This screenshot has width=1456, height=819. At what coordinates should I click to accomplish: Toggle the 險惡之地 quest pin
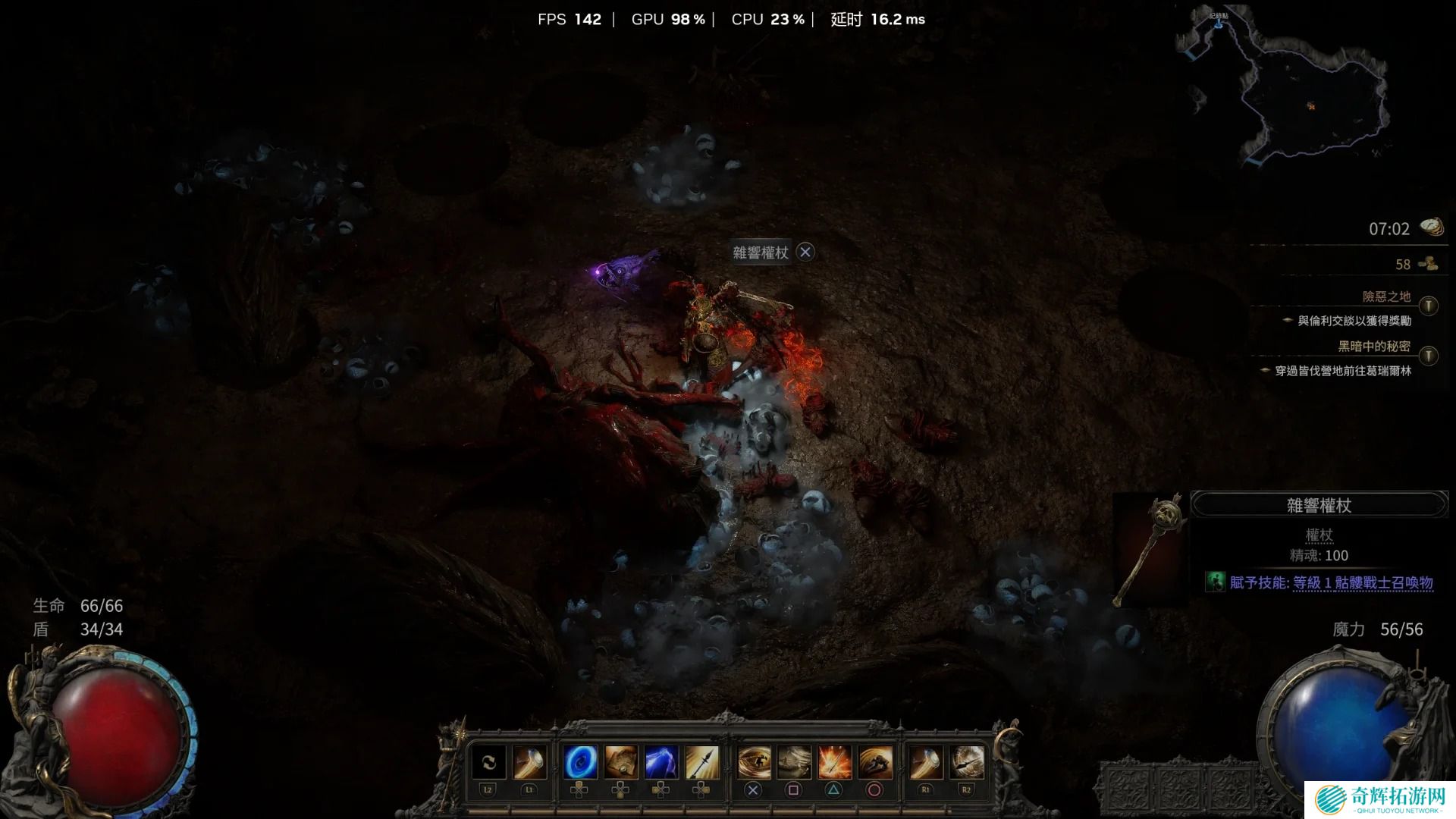pos(1429,306)
